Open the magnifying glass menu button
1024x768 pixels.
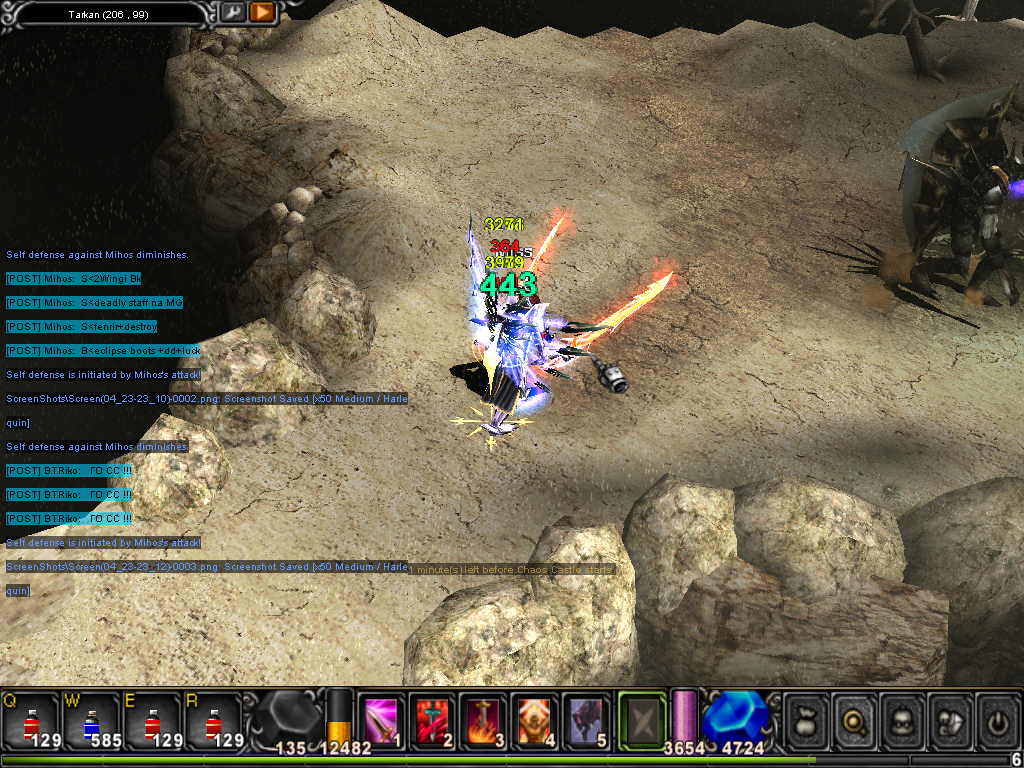click(854, 719)
